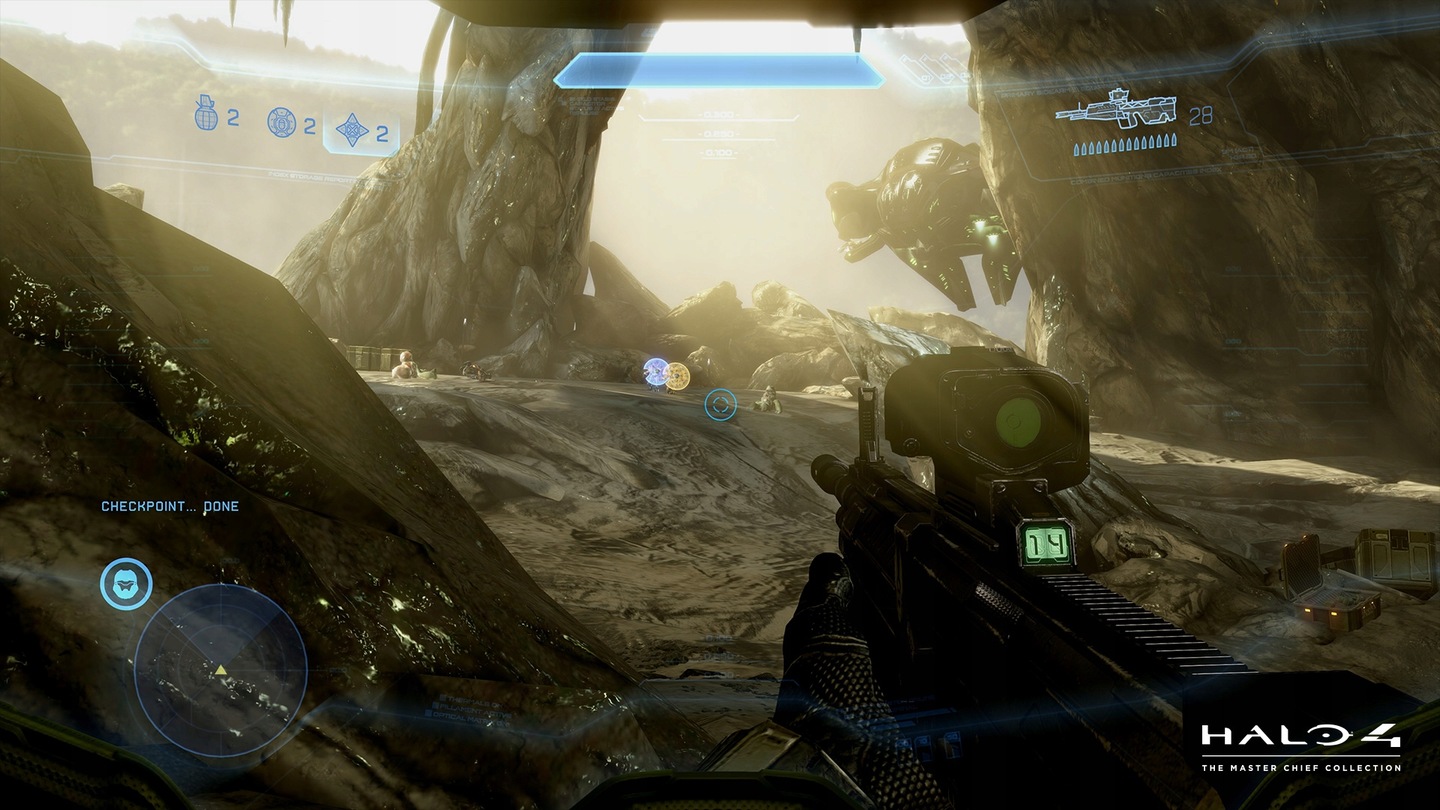
Task: Select the frag grenade icon
Action: pyautogui.click(x=206, y=117)
